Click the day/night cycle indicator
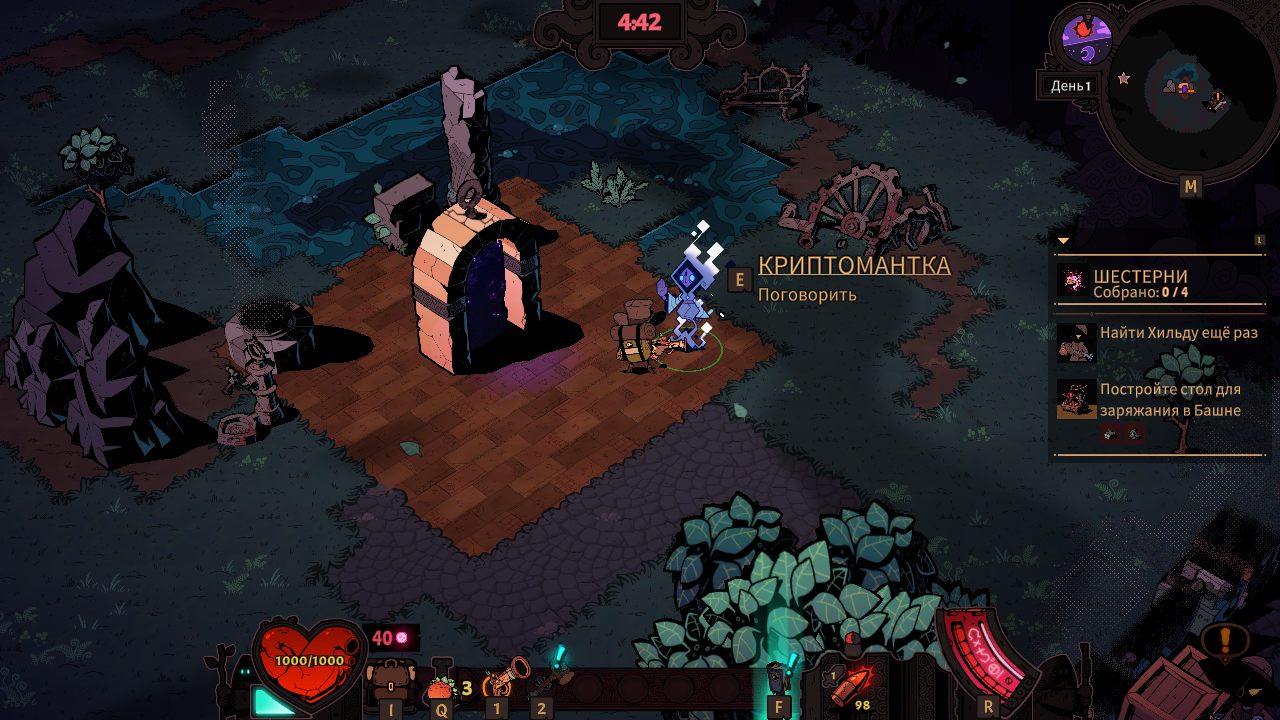 [x=1086, y=39]
